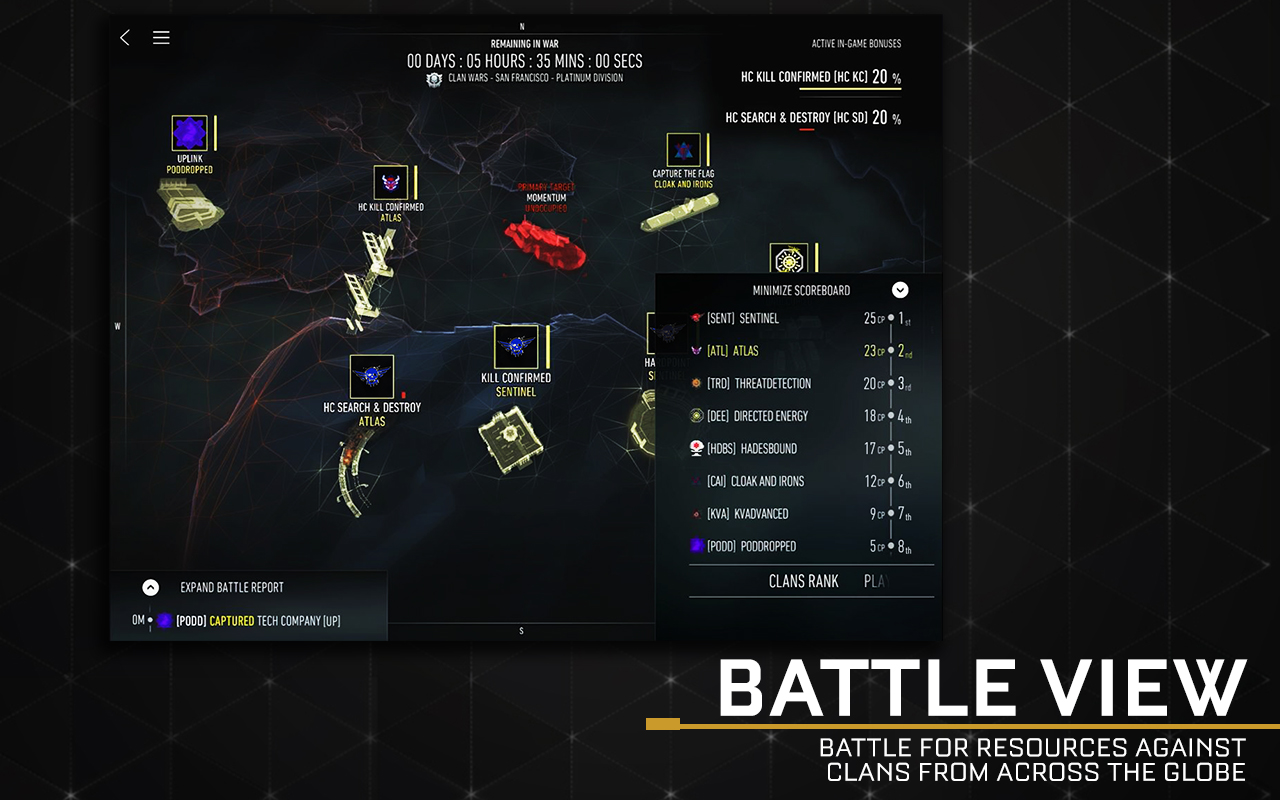Minimize the scoreboard panel
This screenshot has width=1280, height=800.
point(900,290)
